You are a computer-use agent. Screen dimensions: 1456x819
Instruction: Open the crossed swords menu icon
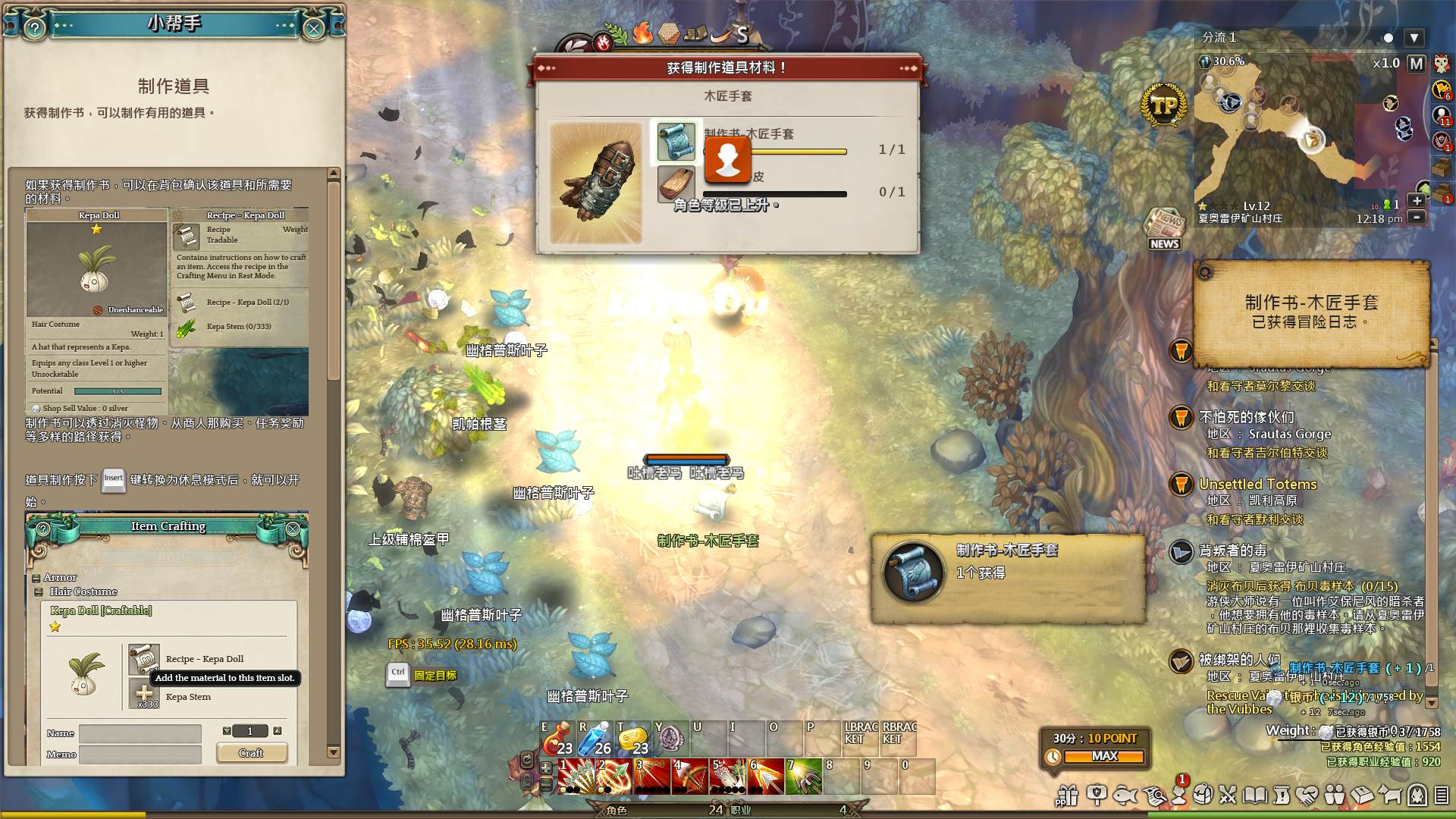pyautogui.click(x=1228, y=795)
